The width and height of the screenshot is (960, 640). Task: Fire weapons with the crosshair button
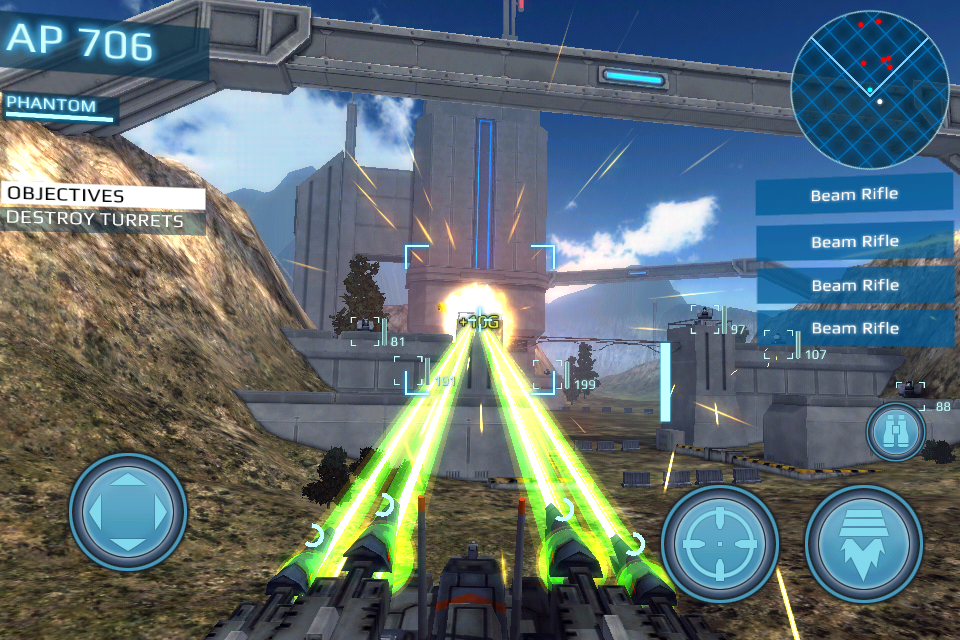point(719,543)
